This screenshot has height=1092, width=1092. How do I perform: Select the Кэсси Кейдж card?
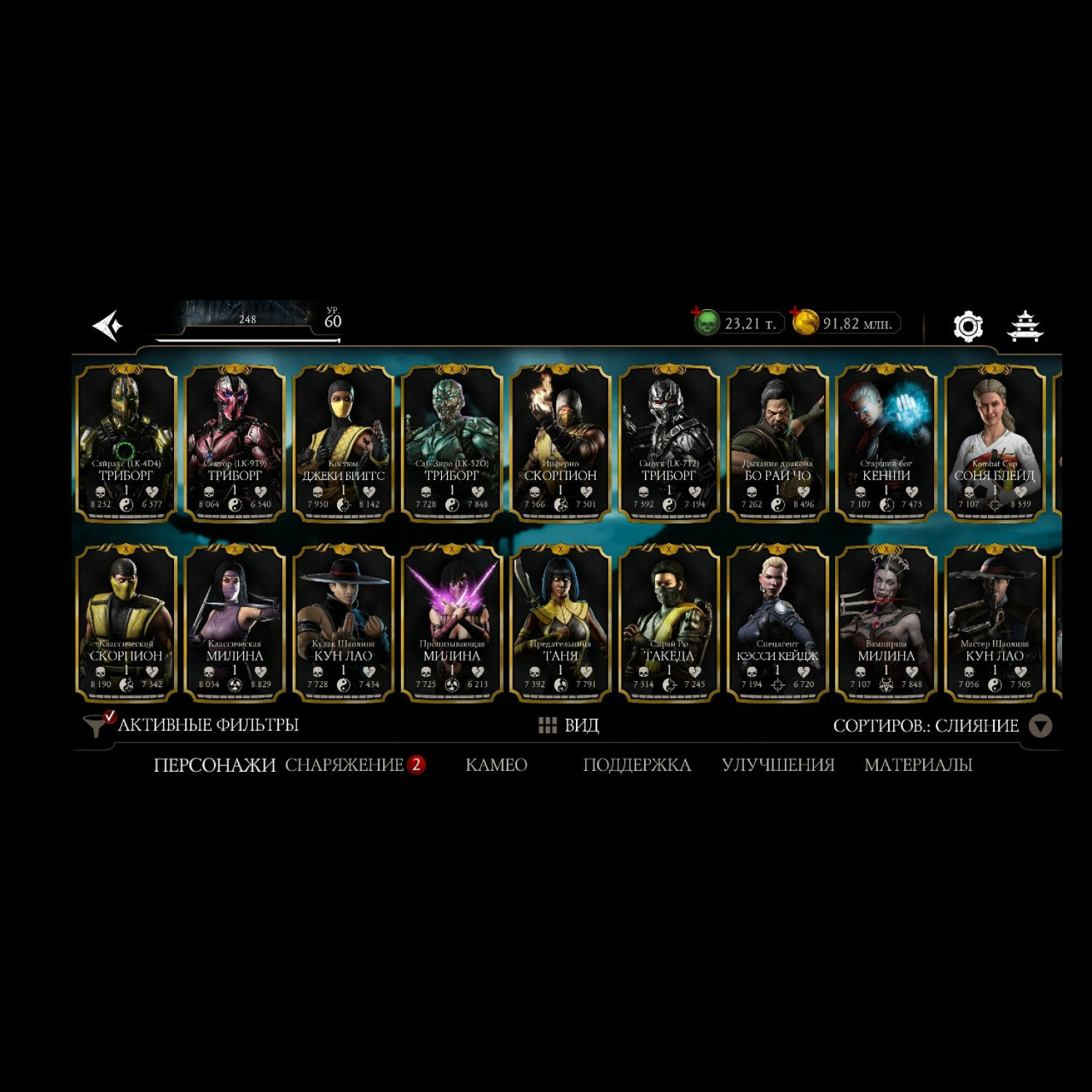pos(778,623)
